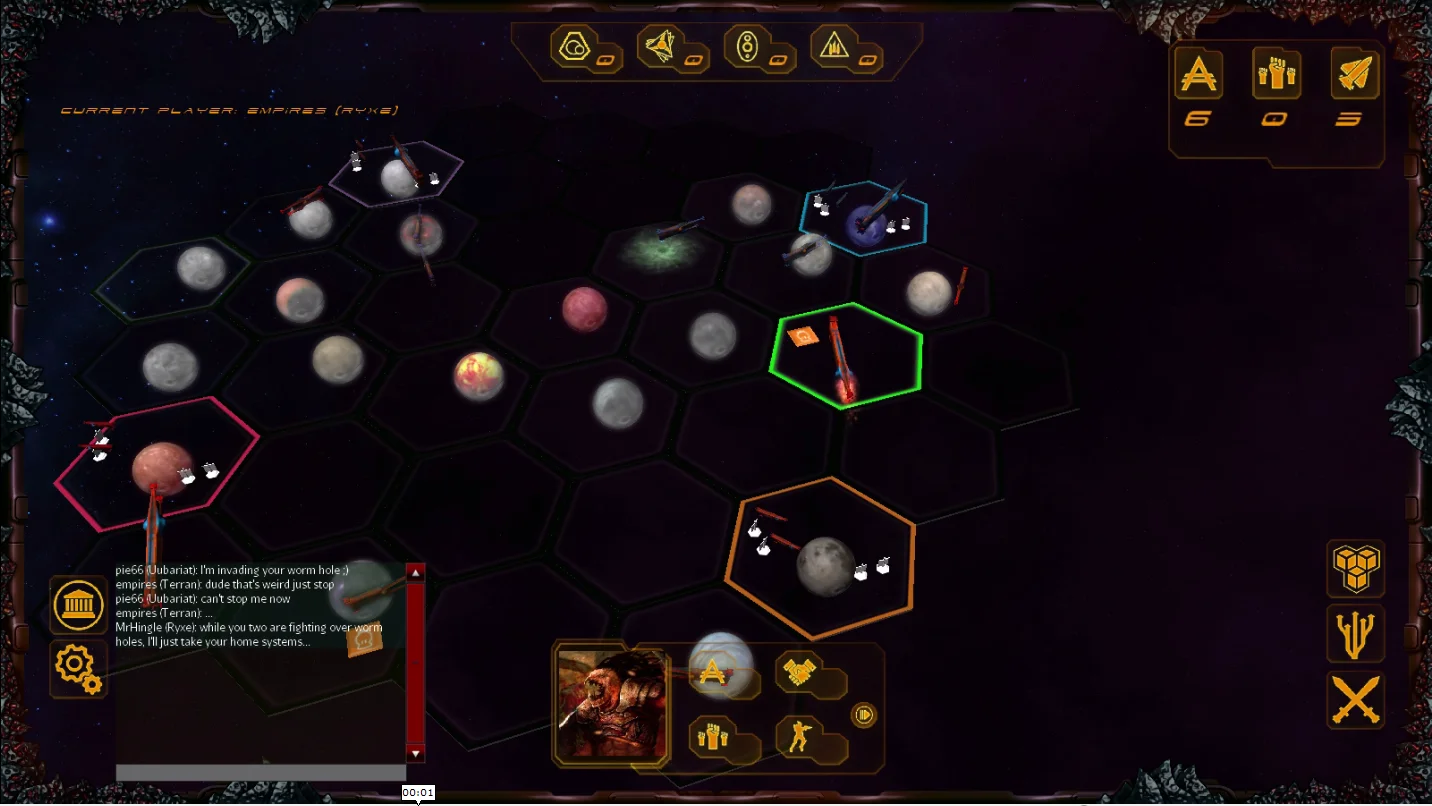Screen dimensions: 1432x806
Task: Open the settings gear menu
Action: [79, 669]
